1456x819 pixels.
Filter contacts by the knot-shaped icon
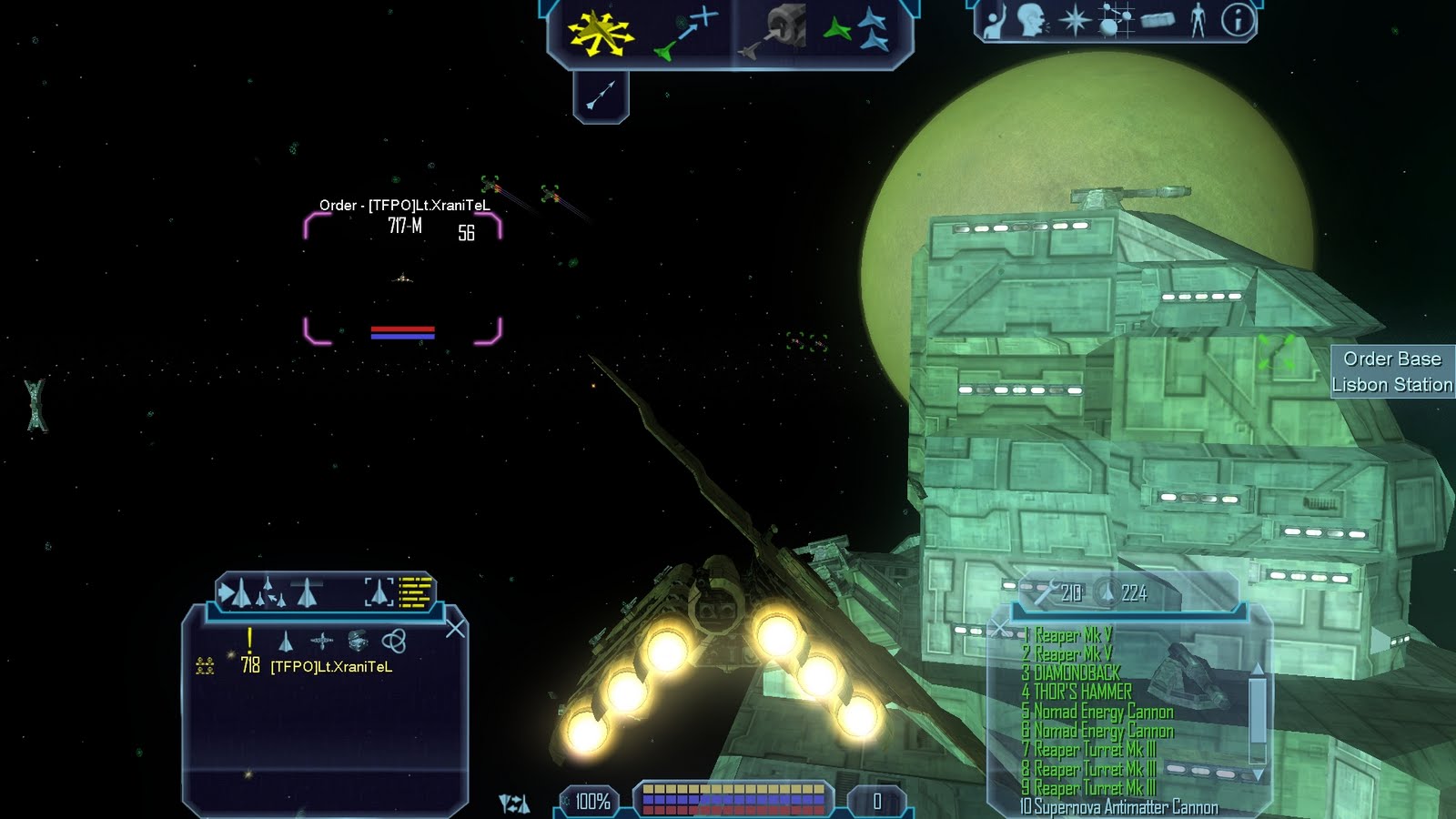[393, 641]
